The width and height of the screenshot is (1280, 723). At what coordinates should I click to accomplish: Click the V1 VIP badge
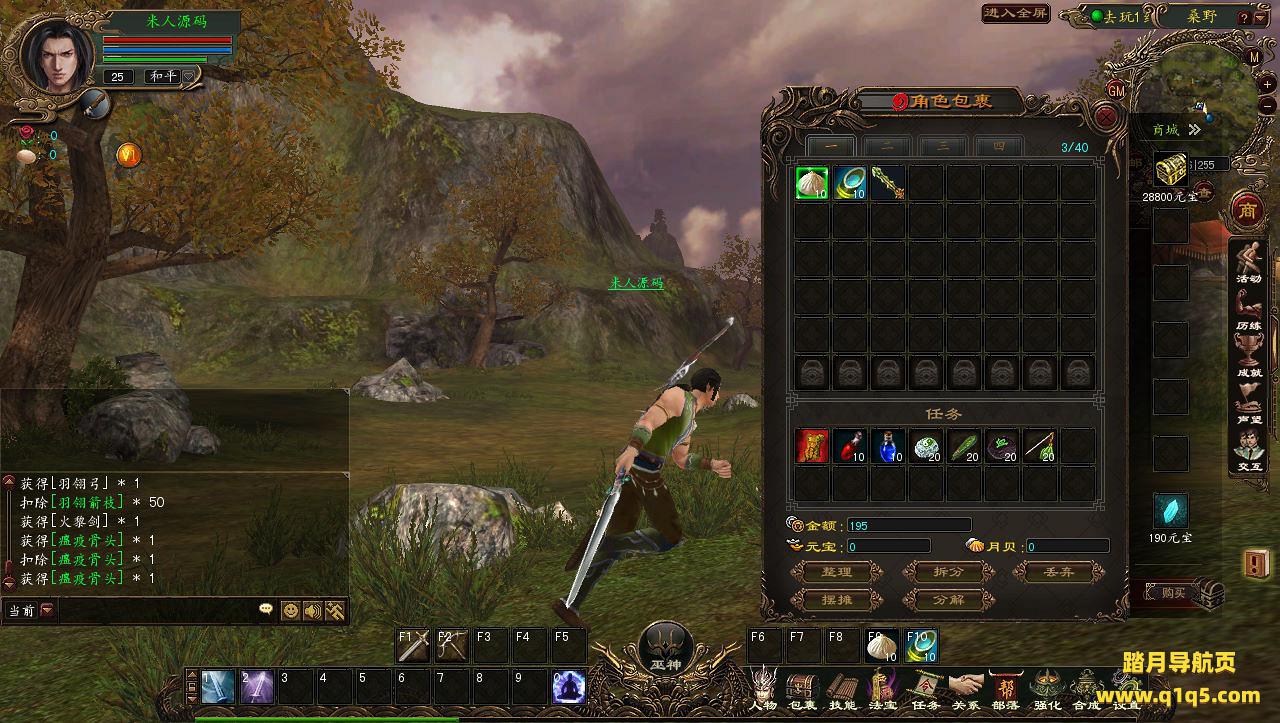pyautogui.click(x=129, y=154)
